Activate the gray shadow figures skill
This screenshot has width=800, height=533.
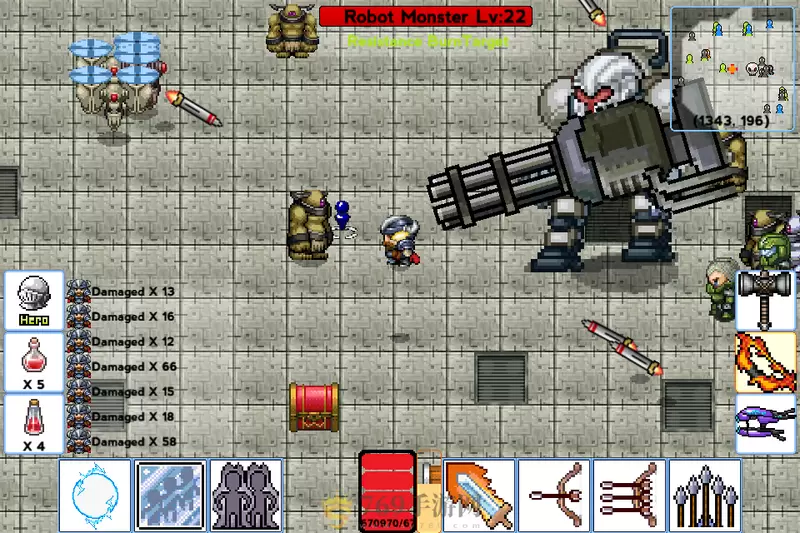point(246,495)
